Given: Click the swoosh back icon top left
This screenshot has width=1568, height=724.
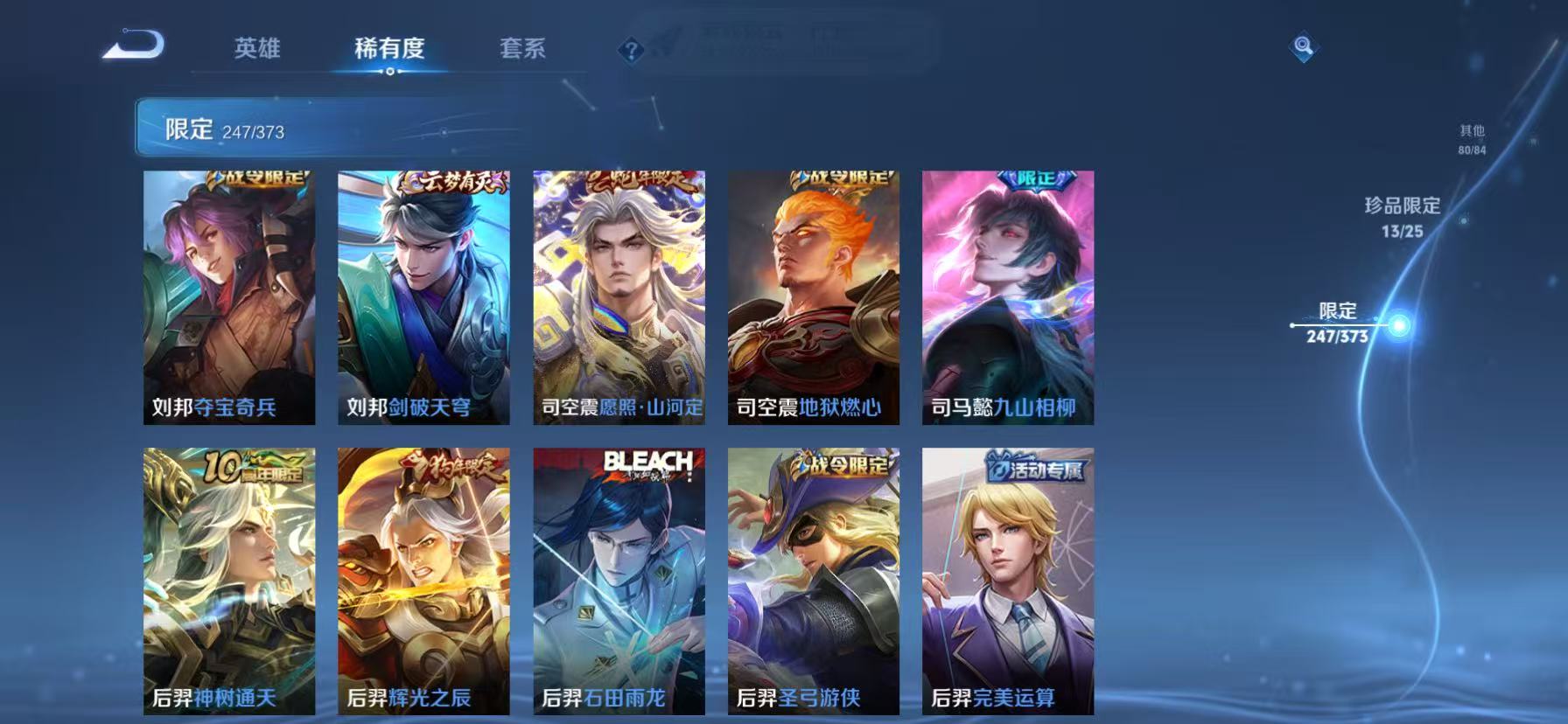Looking at the screenshot, I should tap(133, 45).
